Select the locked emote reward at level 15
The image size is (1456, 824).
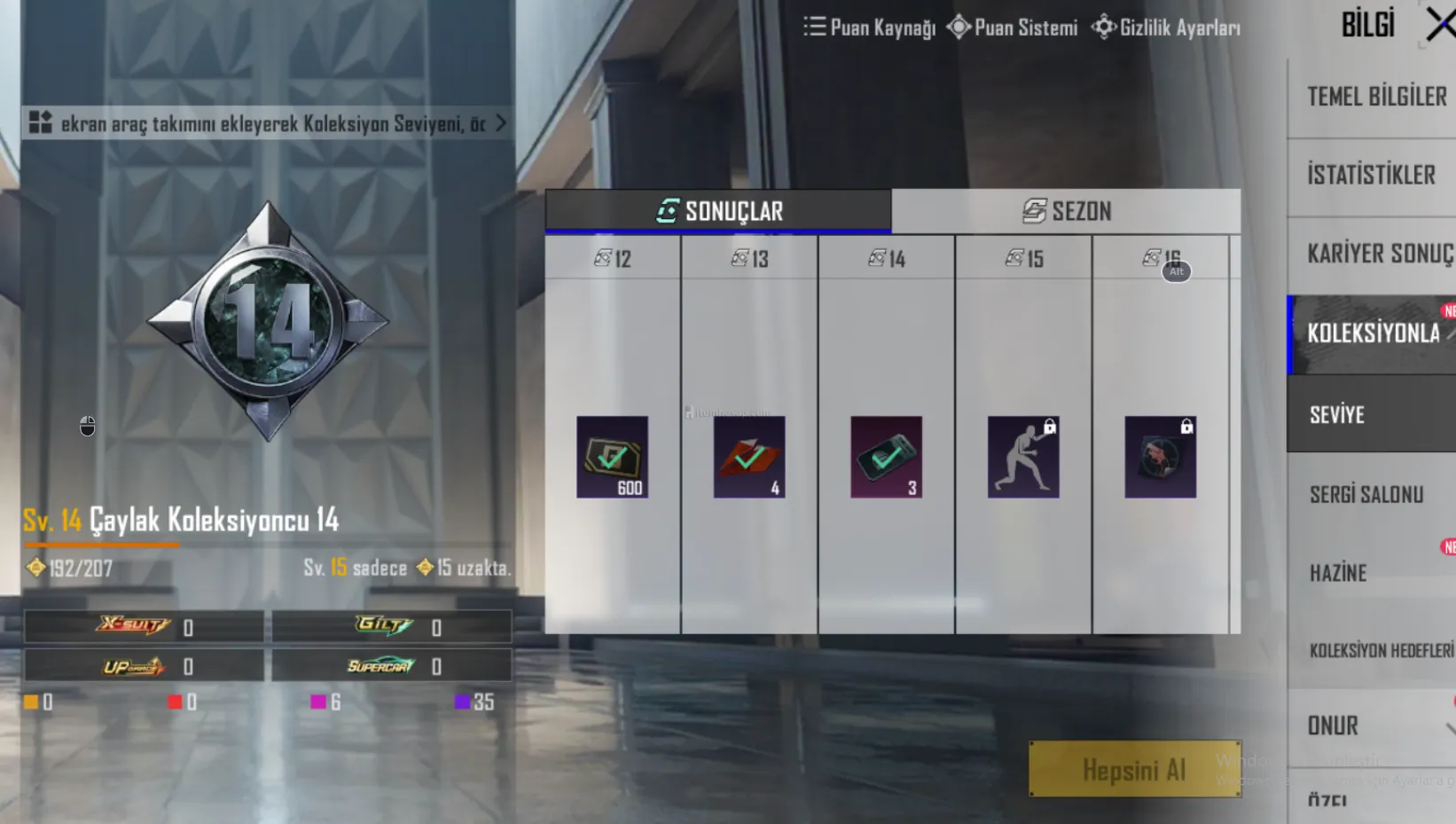tap(1023, 457)
